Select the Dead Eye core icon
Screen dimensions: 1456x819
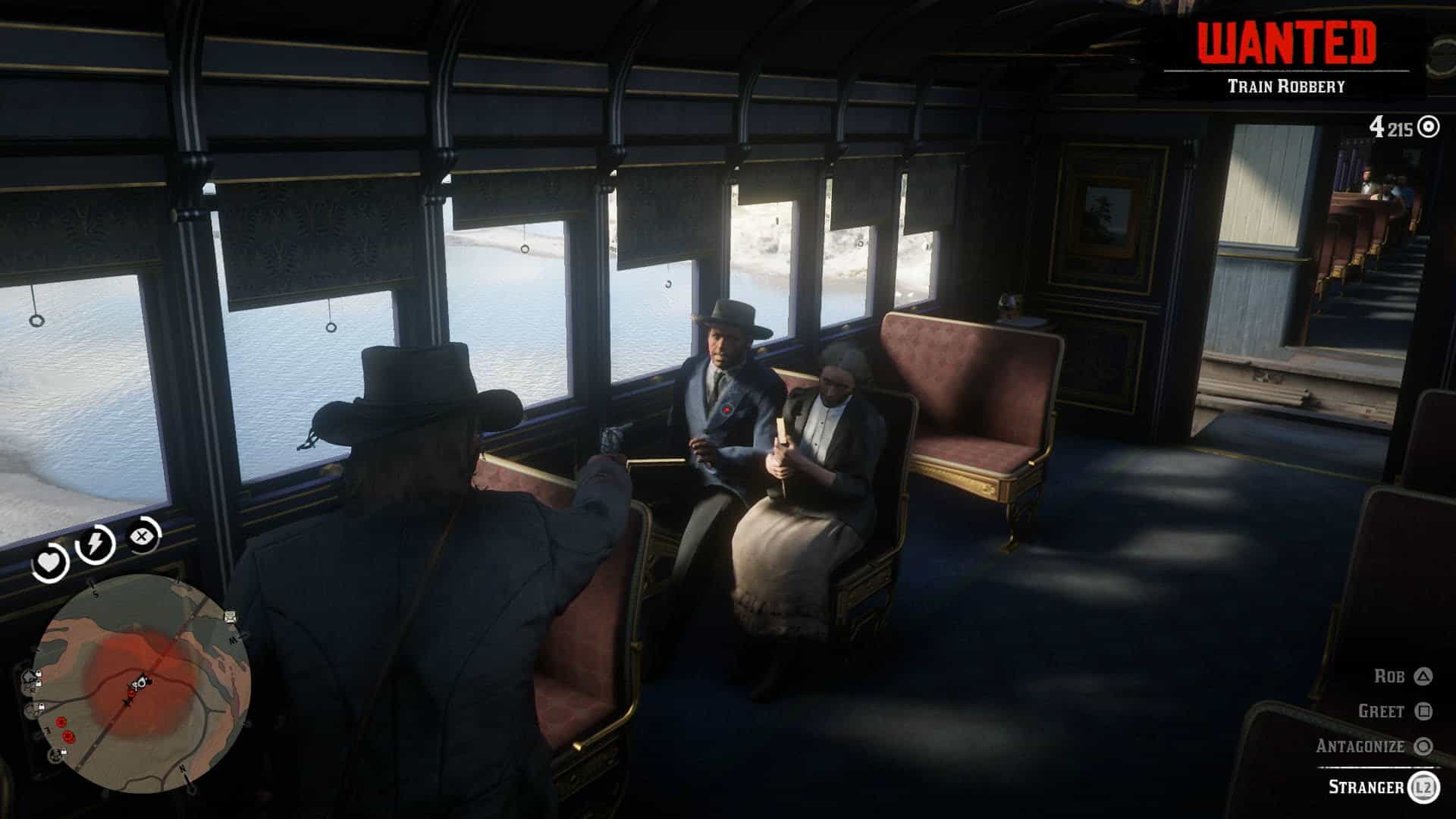(x=141, y=535)
